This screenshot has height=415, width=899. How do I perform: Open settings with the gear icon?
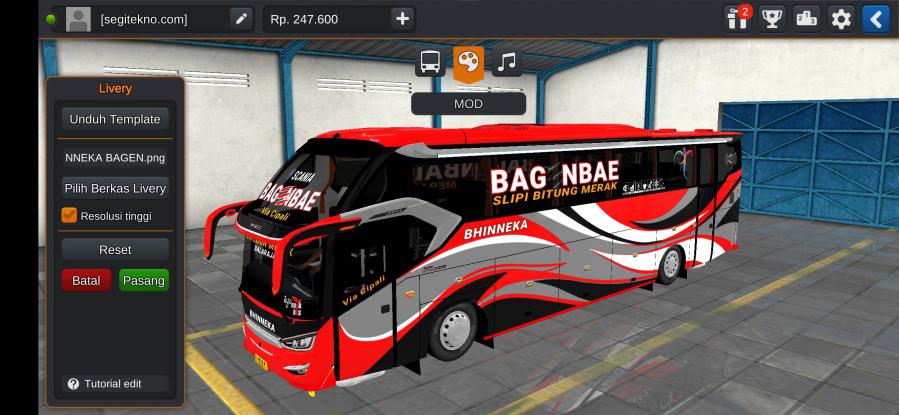841,18
